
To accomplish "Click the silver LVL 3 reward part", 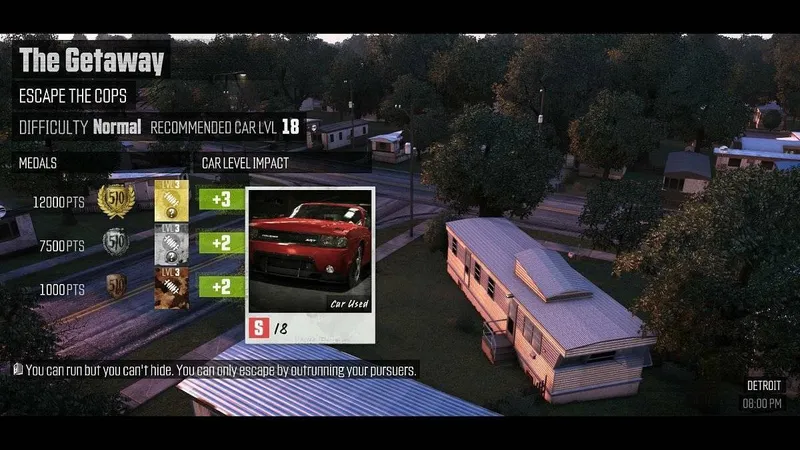I will (x=171, y=243).
